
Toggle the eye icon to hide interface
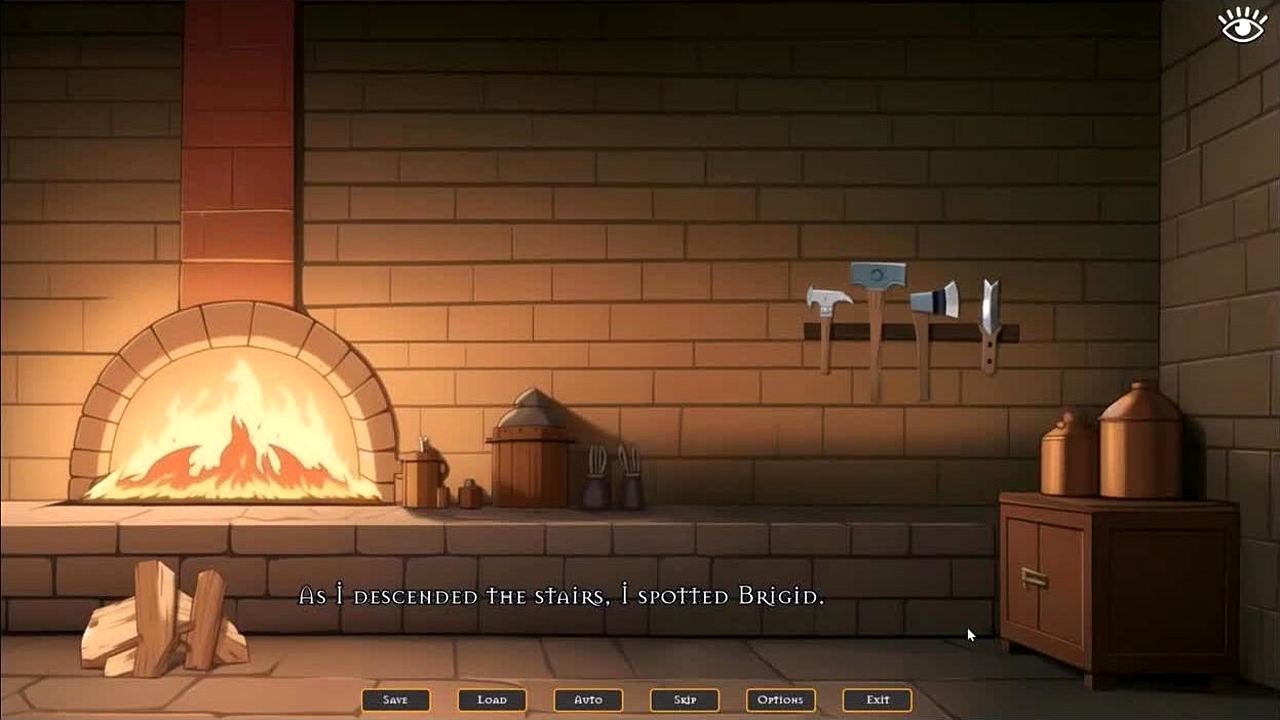pyautogui.click(x=1243, y=25)
